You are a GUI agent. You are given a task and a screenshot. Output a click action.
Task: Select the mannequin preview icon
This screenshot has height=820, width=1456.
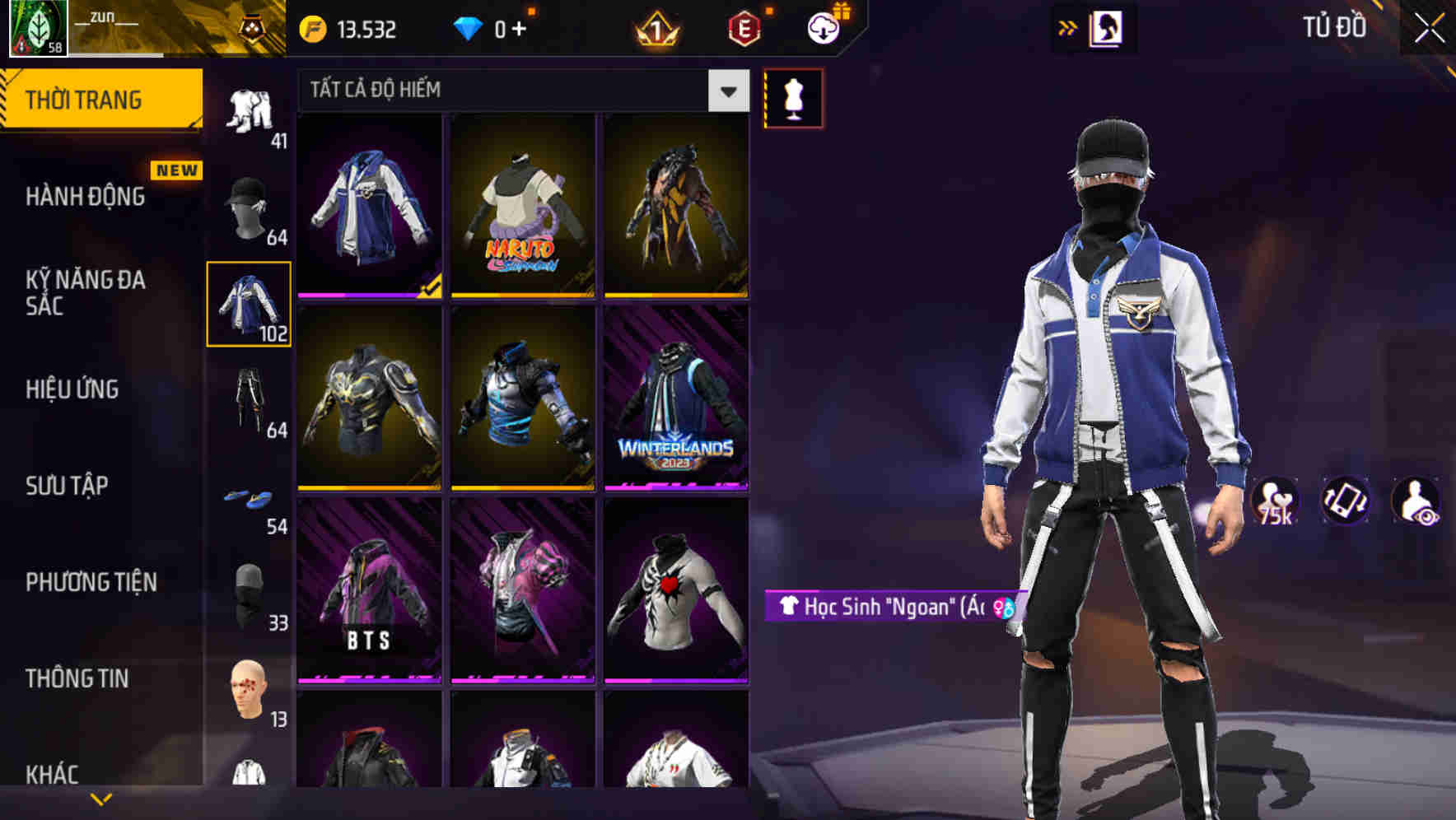click(x=793, y=98)
